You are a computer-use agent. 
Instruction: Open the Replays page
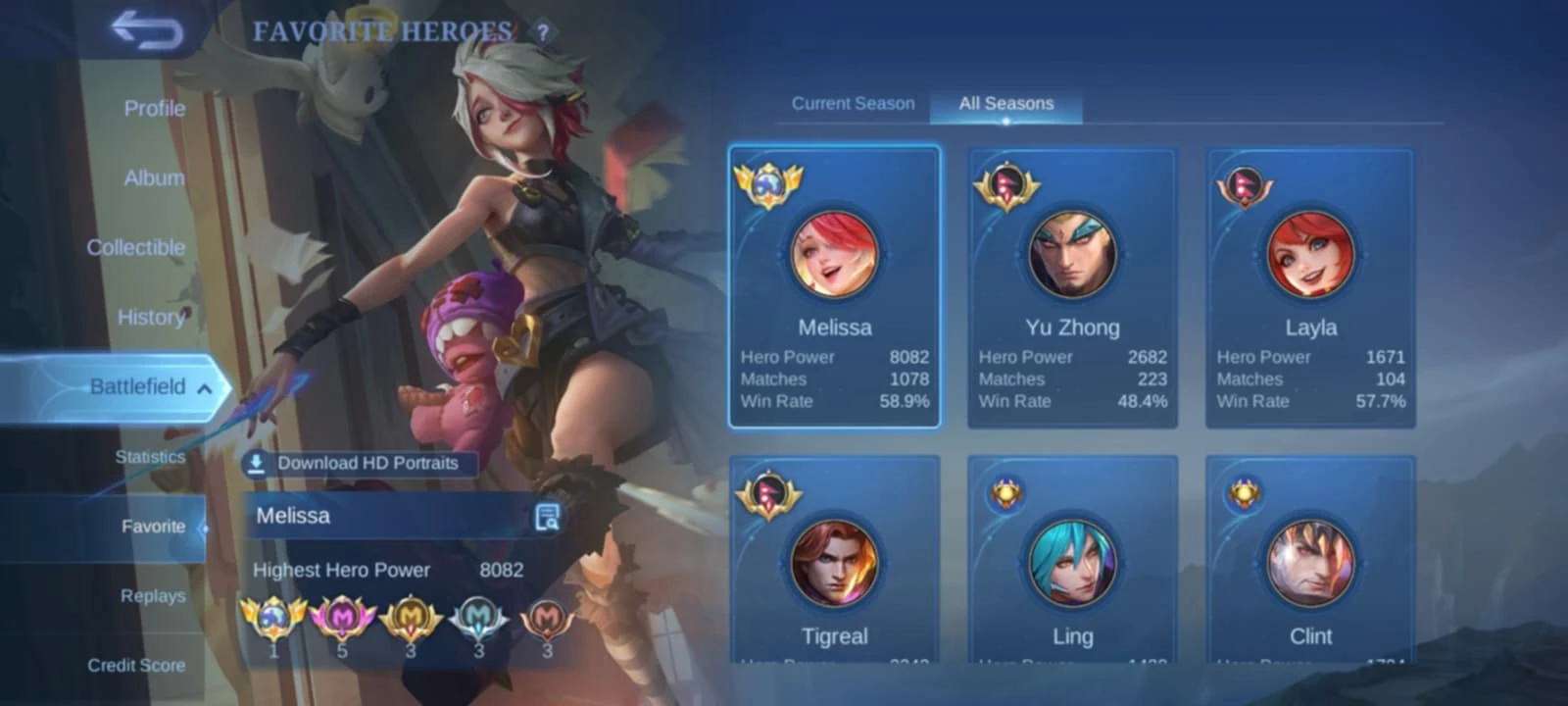153,596
